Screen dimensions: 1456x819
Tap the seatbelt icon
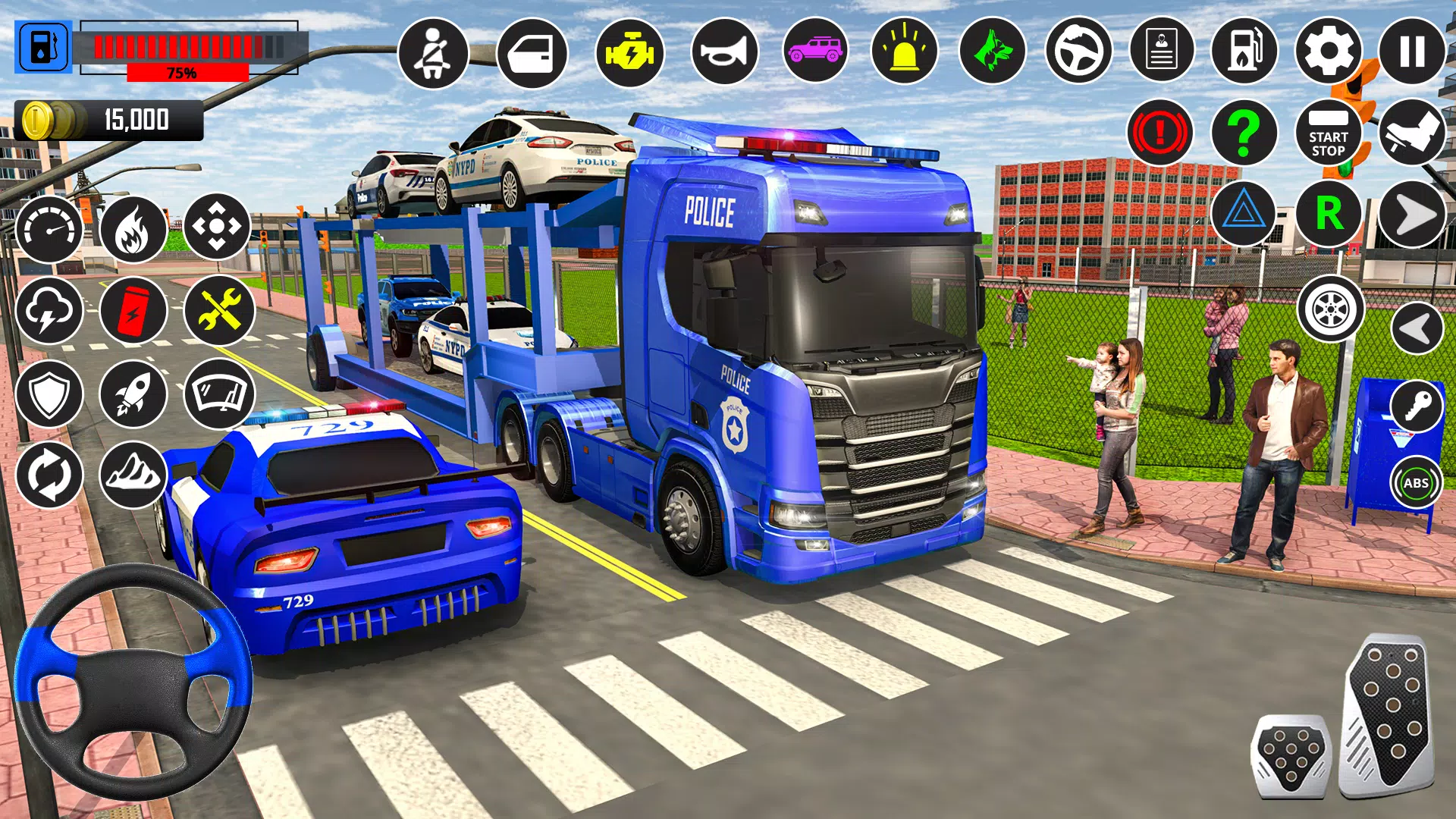pos(433,53)
